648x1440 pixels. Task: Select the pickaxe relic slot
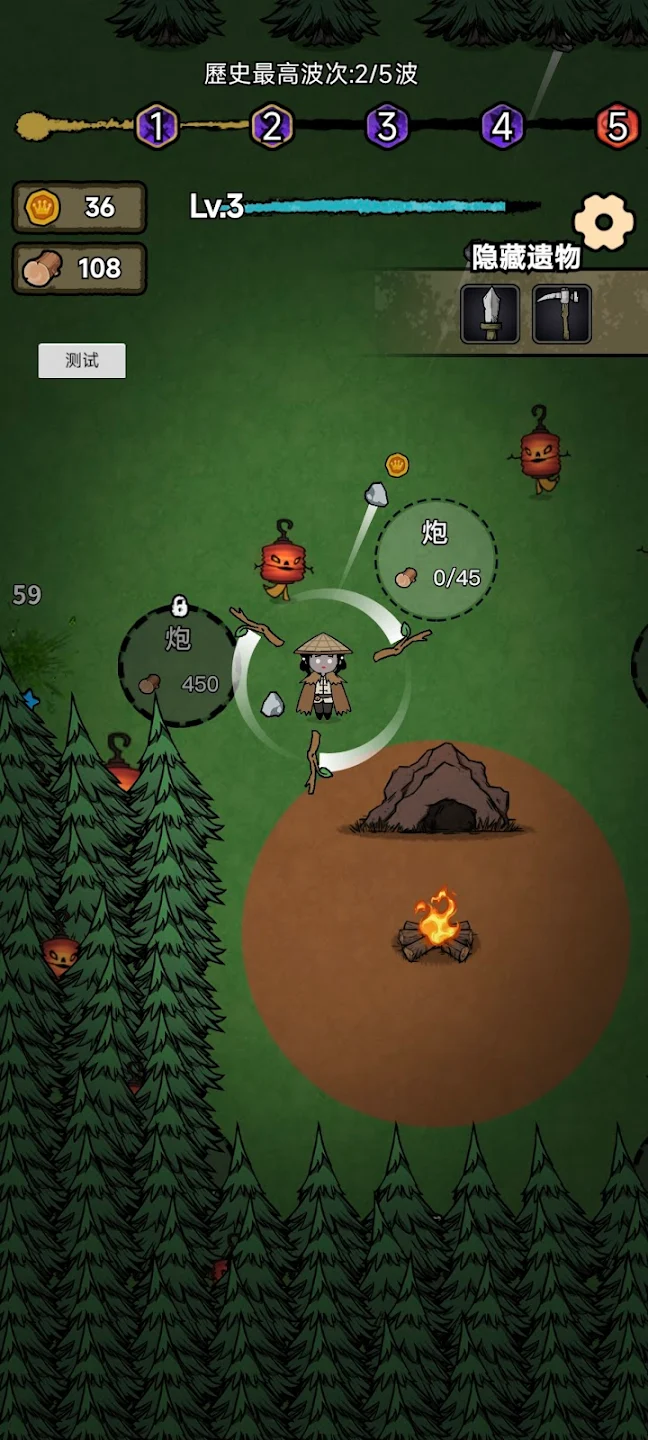tap(561, 314)
